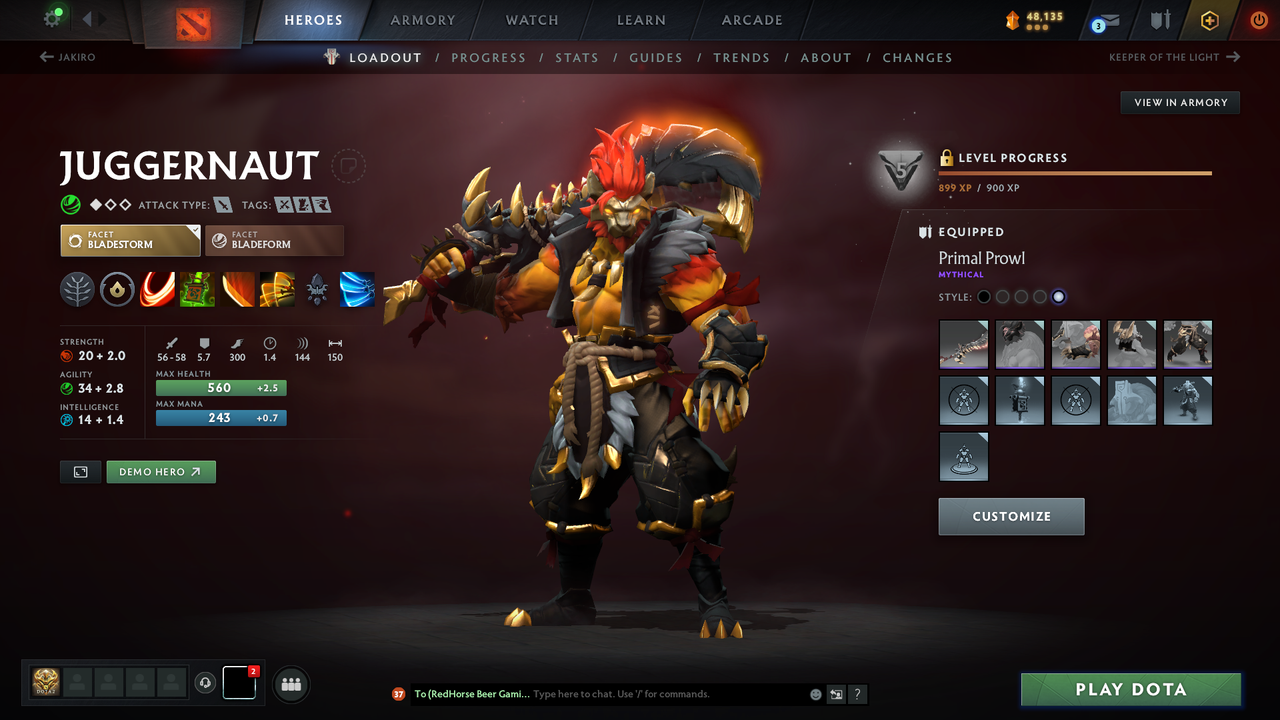Click the PLAY DOTA button
This screenshot has height=720, width=1280.
coord(1130,689)
